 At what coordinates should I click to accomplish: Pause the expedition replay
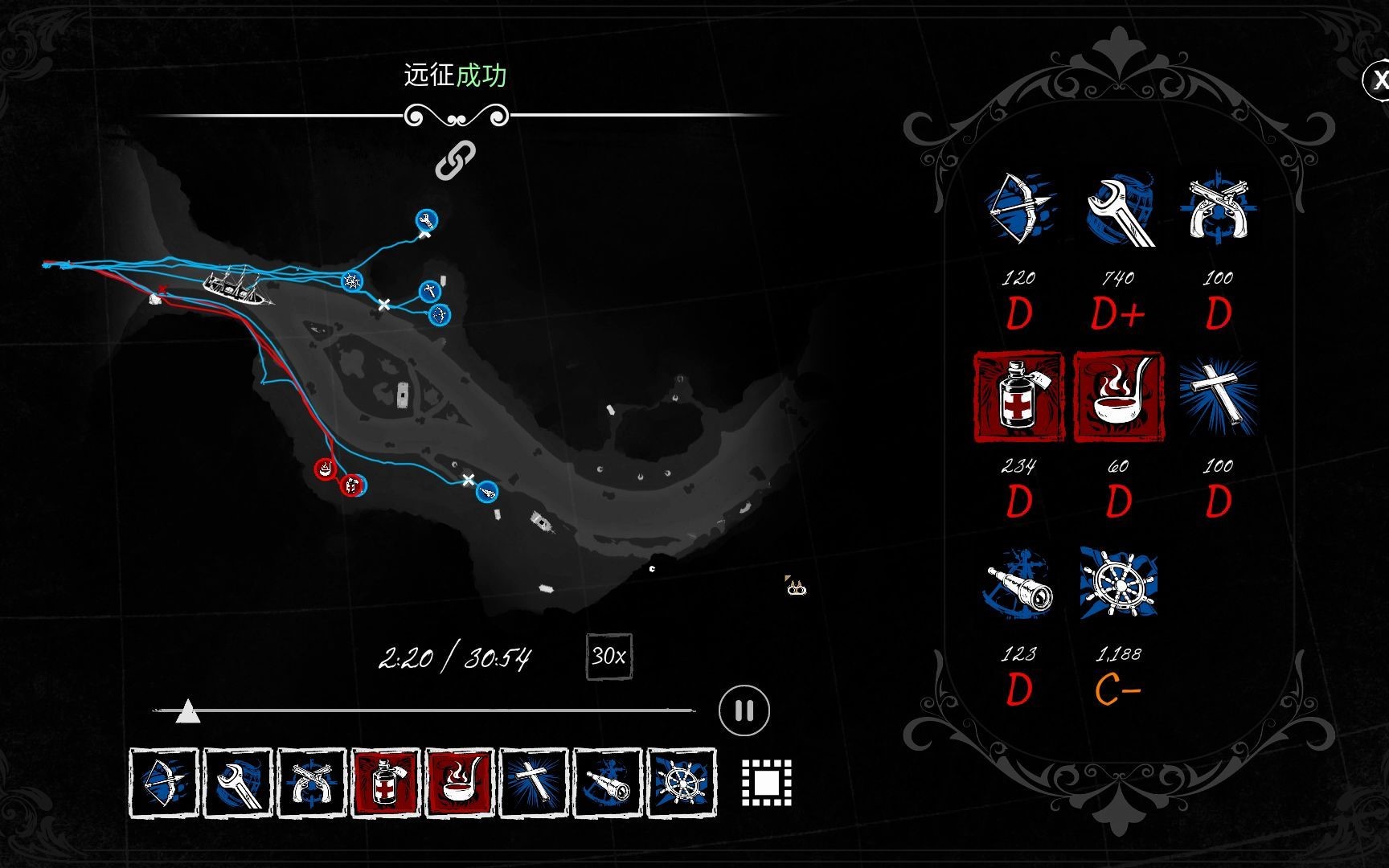click(x=744, y=710)
